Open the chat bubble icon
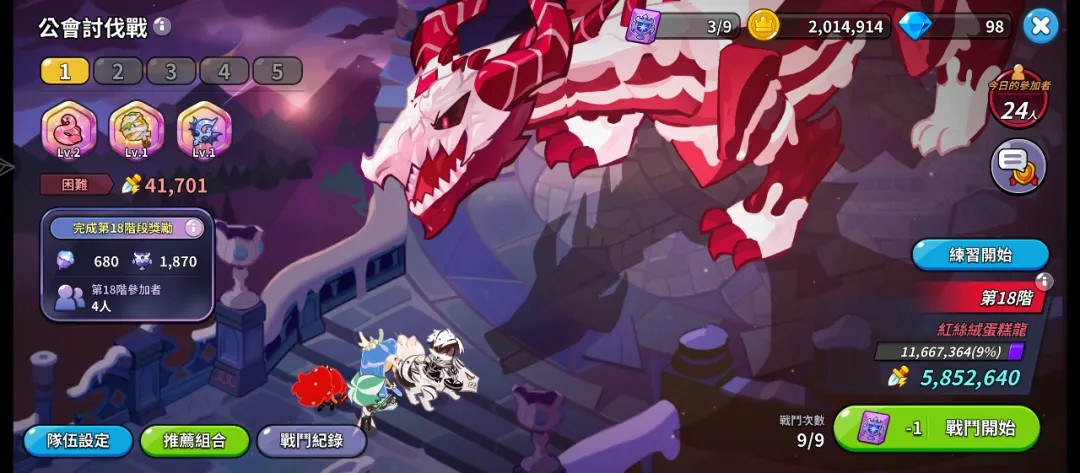1080x473 pixels. click(1018, 168)
